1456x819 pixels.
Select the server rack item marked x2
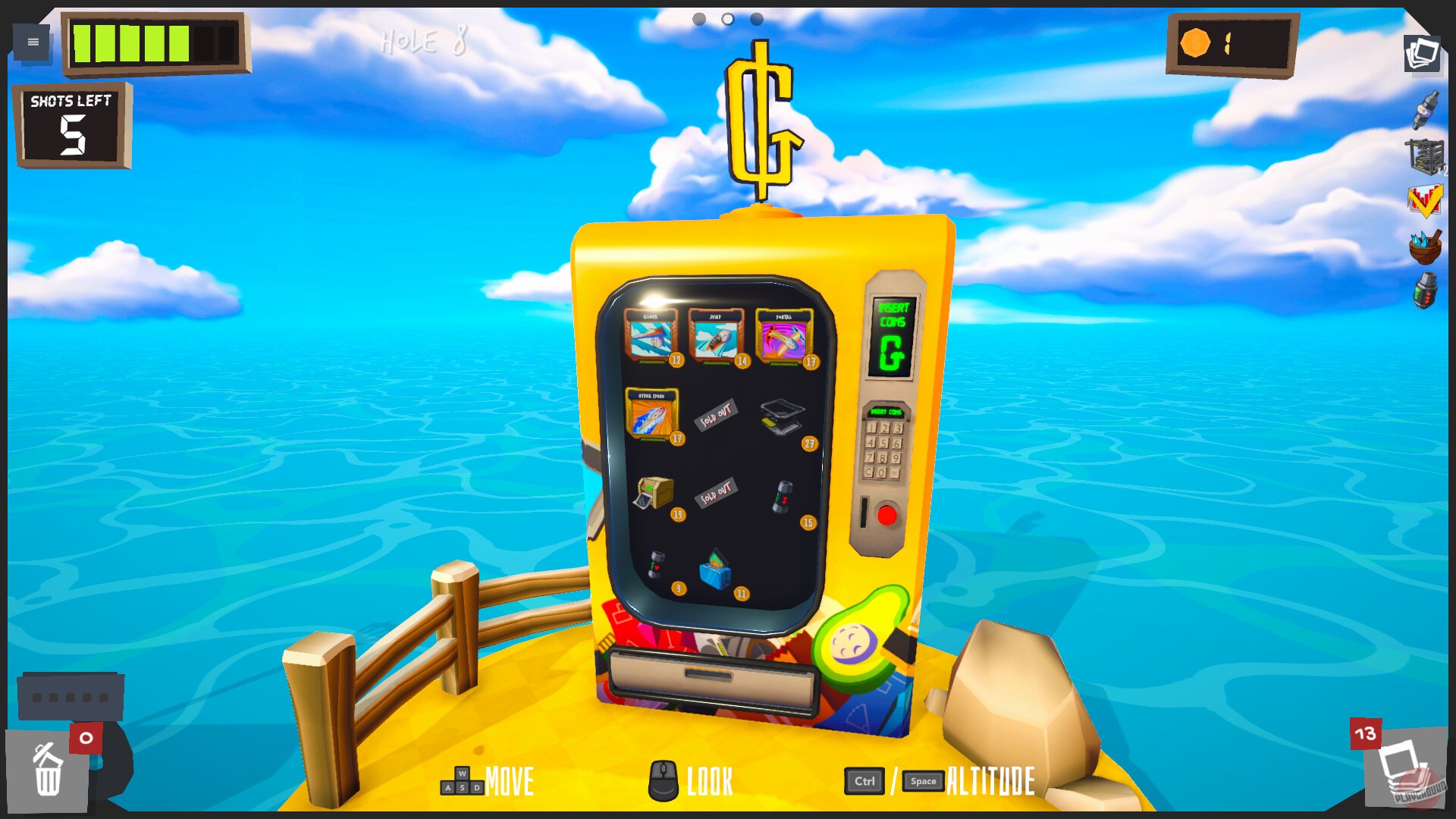point(1426,154)
